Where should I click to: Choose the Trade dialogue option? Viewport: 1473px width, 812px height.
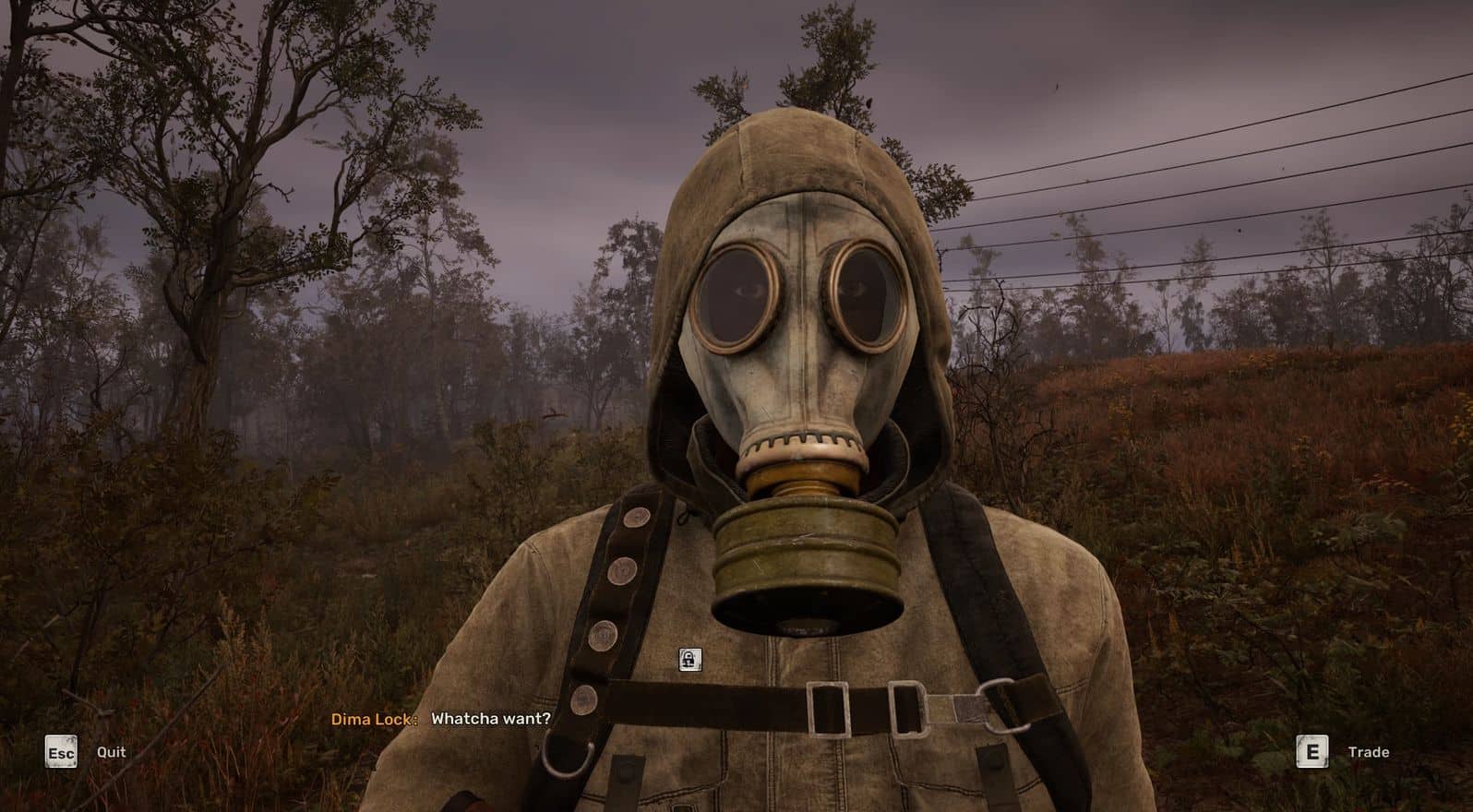[1367, 752]
